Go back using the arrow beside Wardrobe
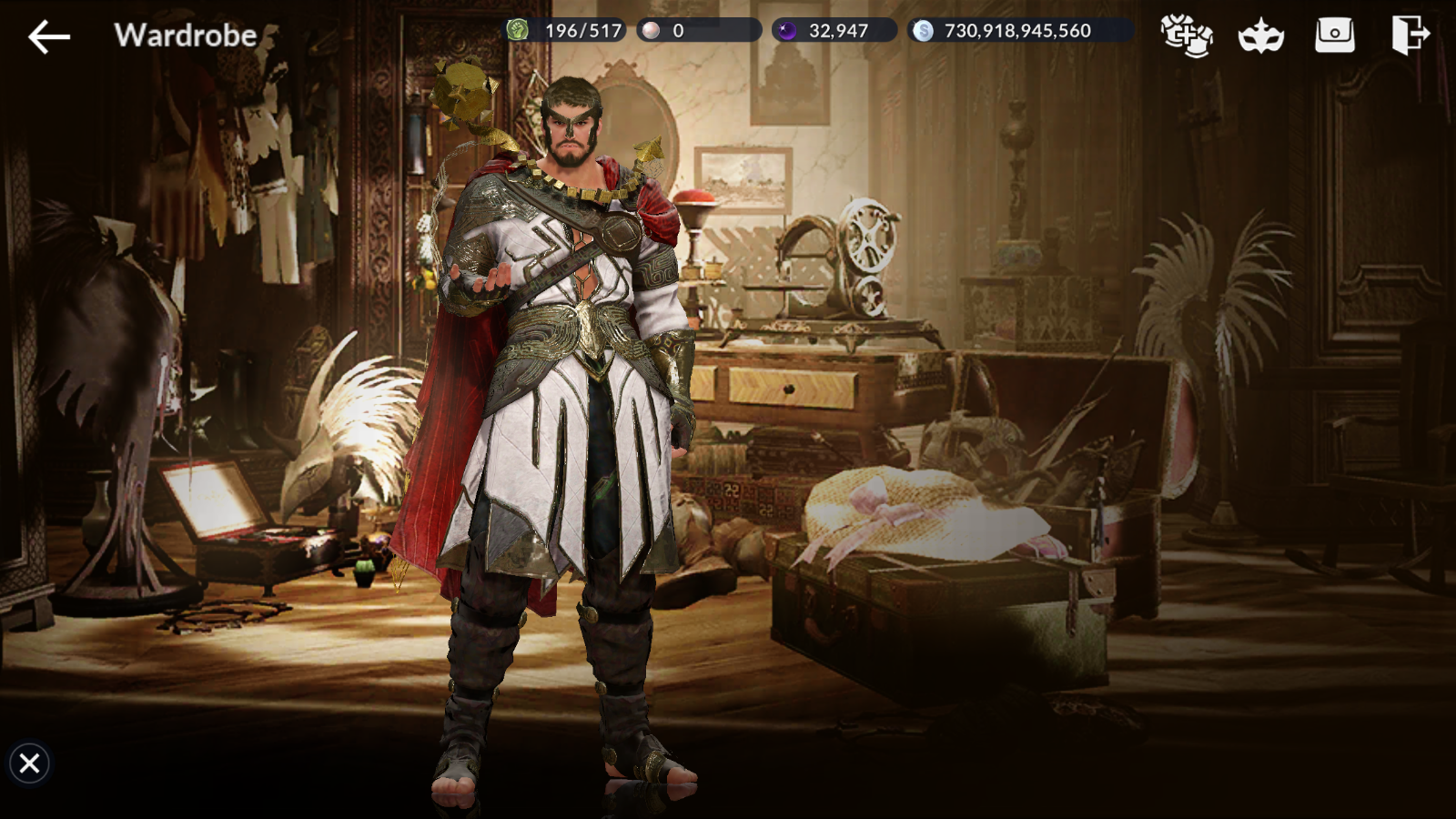This screenshot has width=1456, height=819. click(49, 36)
